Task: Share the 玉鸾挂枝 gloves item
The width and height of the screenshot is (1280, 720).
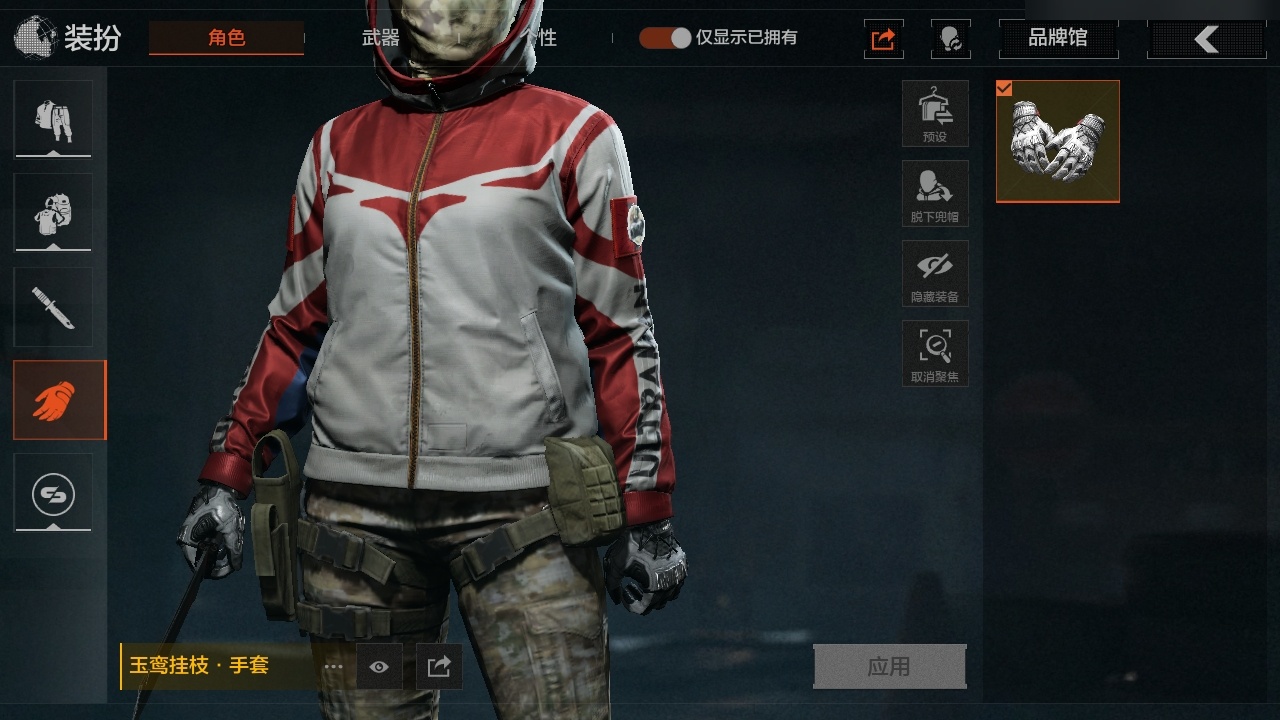Action: 439,667
